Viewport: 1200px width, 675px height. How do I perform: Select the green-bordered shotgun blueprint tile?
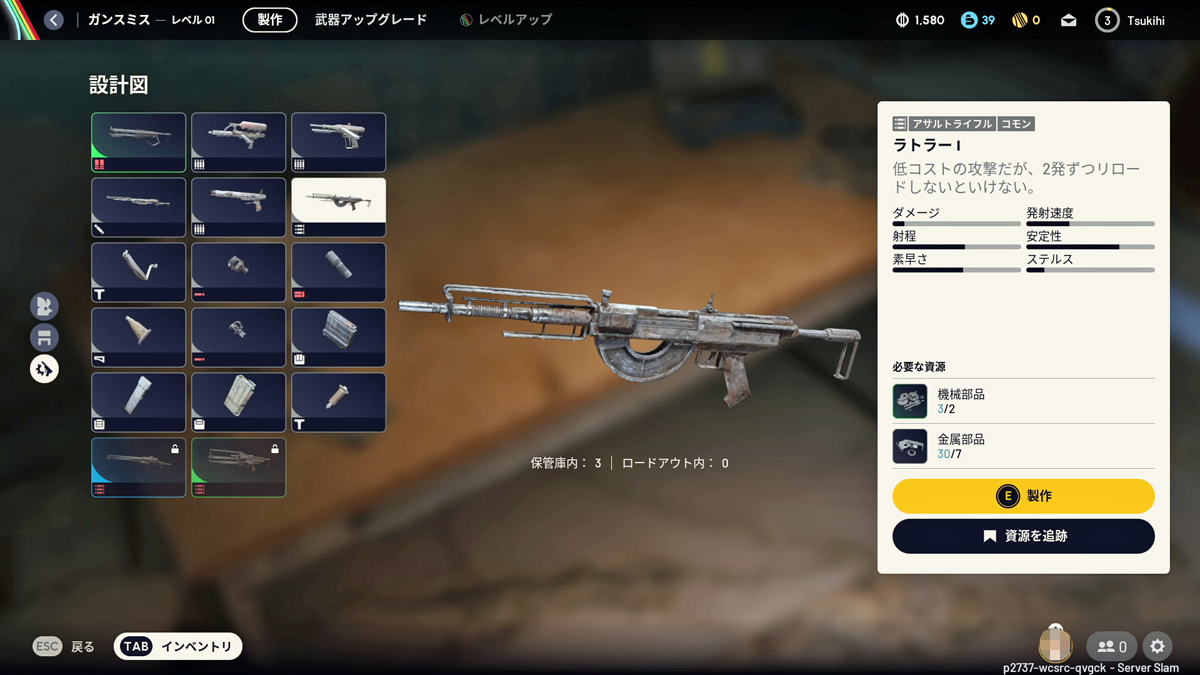point(138,142)
